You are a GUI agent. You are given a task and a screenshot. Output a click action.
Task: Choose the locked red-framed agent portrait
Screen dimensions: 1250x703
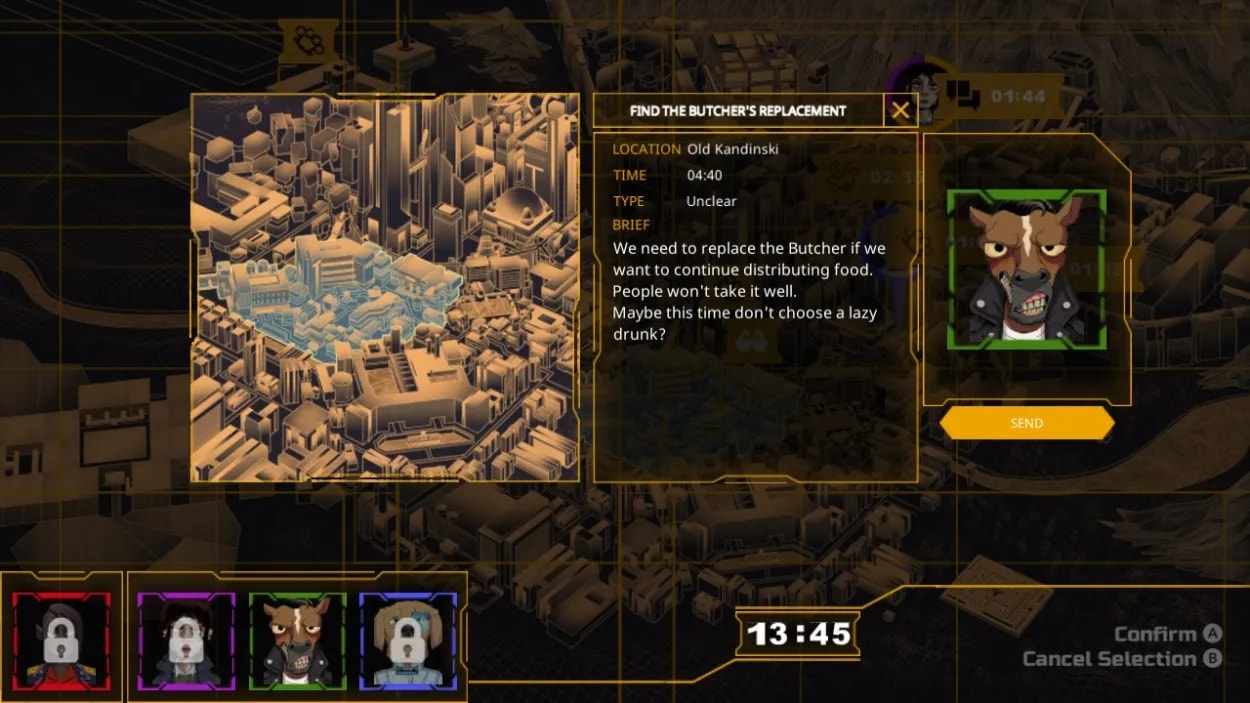point(62,640)
